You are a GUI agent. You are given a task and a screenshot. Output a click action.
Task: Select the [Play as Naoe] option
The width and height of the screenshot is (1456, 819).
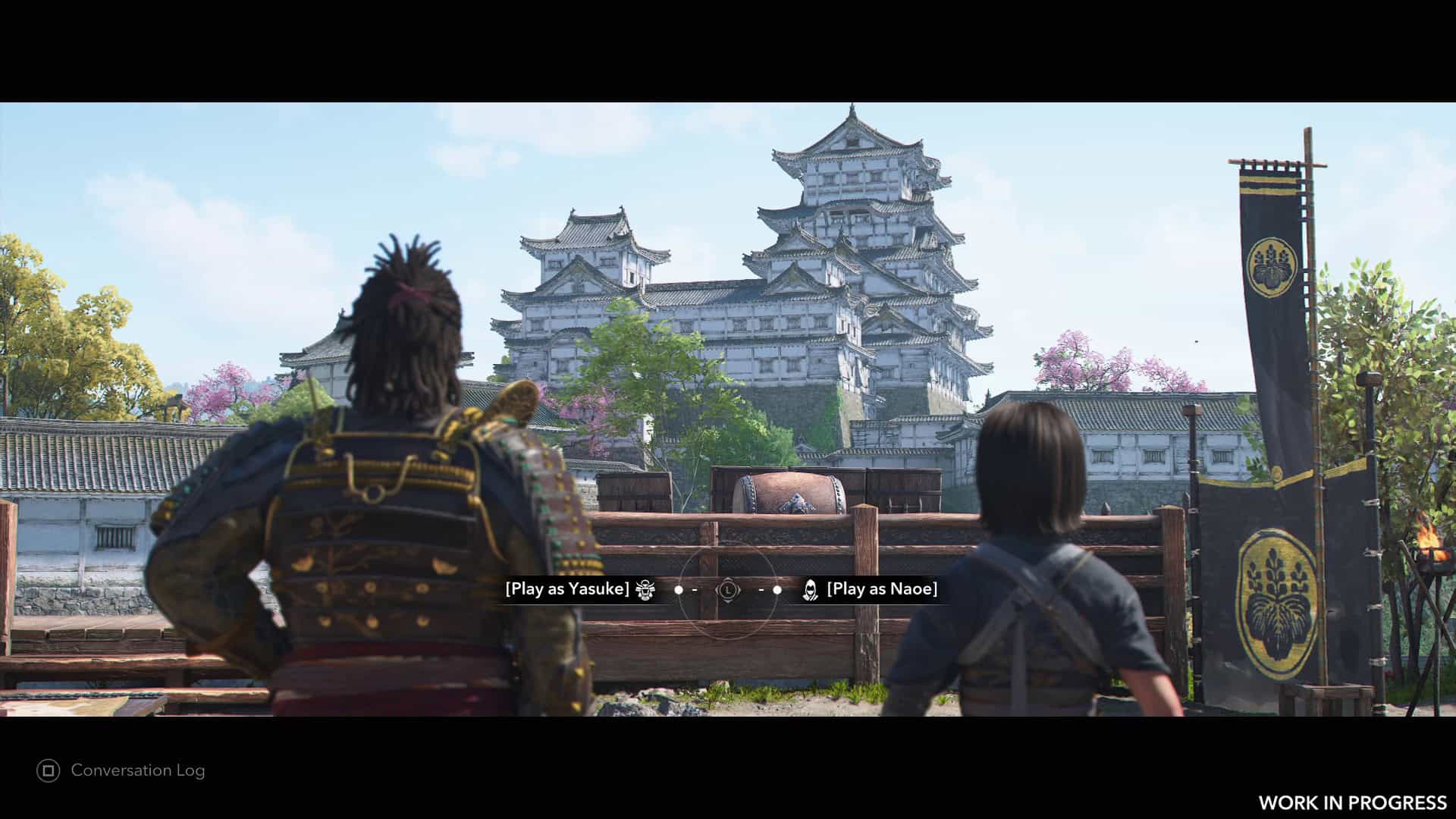[x=882, y=588]
